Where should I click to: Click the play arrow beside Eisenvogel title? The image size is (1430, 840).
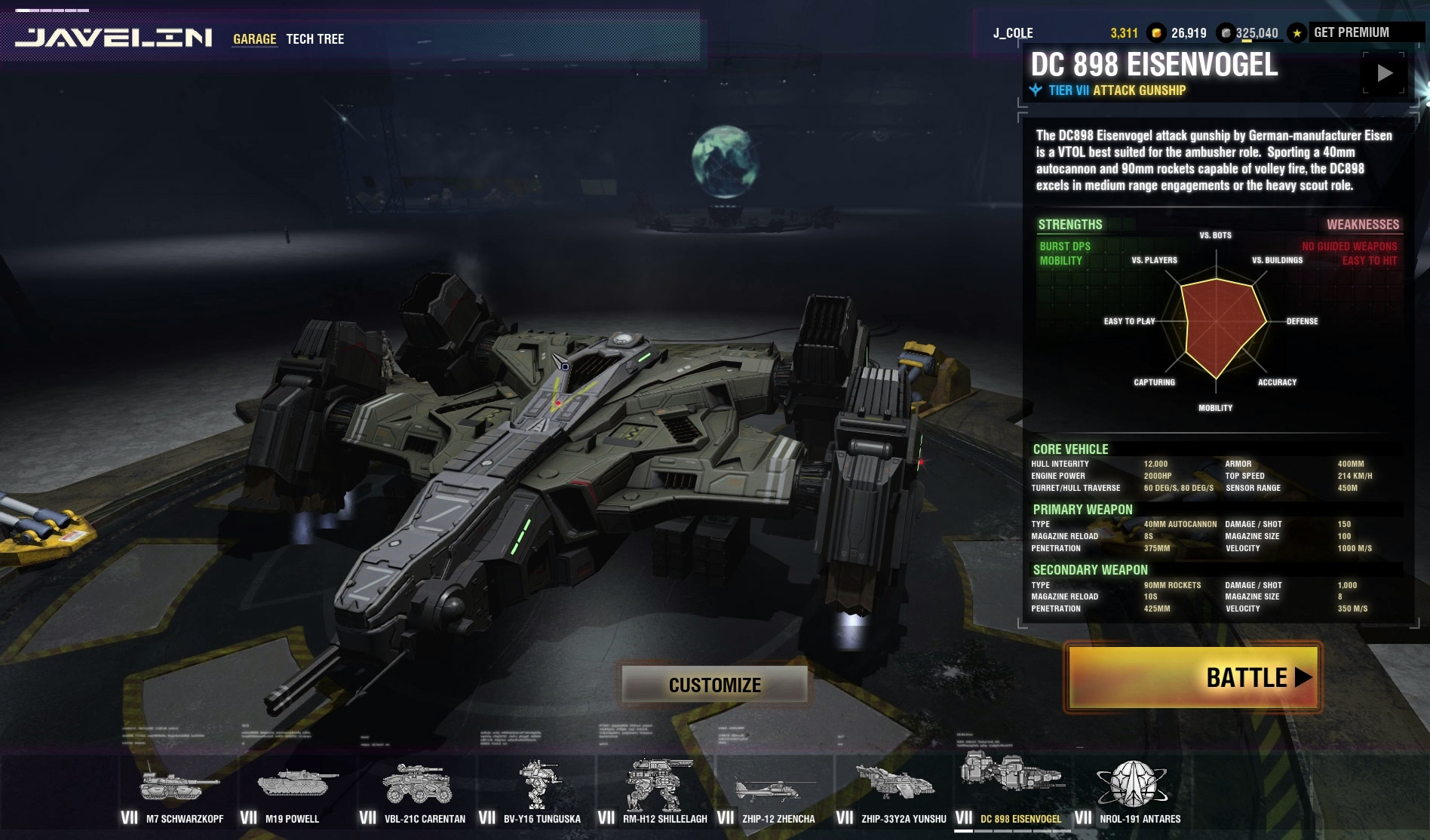(x=1384, y=73)
